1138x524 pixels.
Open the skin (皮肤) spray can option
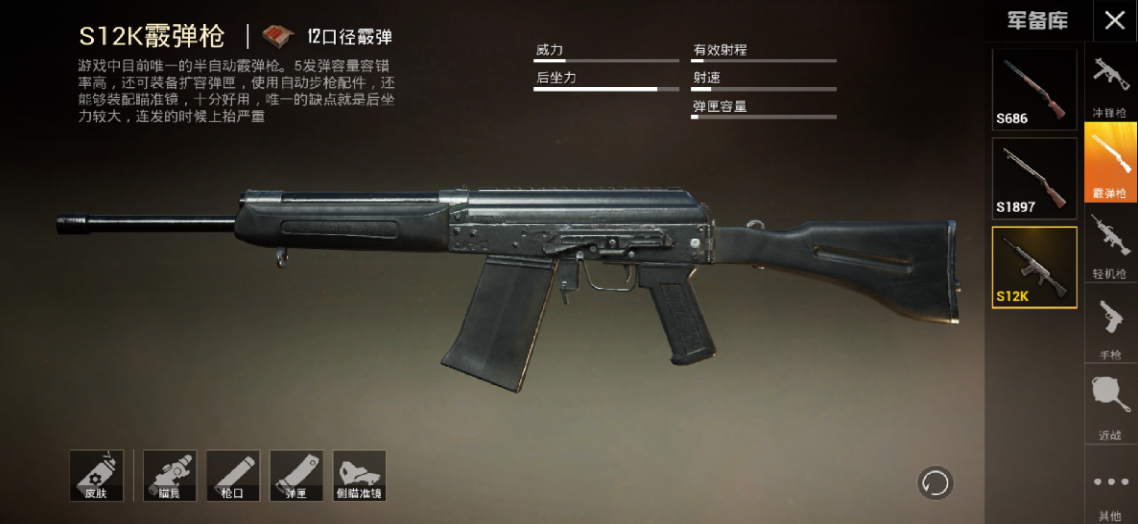point(96,475)
